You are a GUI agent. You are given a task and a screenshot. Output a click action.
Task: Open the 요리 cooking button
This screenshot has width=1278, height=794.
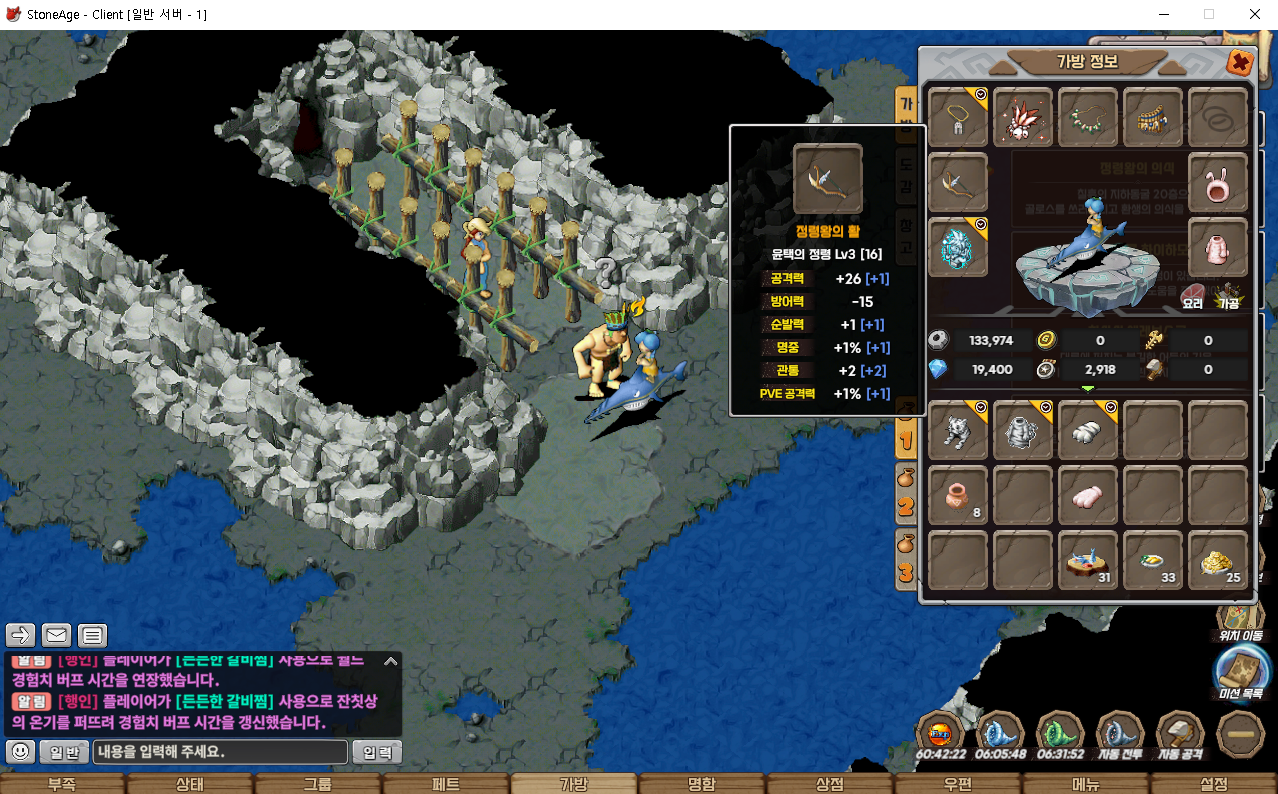click(x=1192, y=296)
